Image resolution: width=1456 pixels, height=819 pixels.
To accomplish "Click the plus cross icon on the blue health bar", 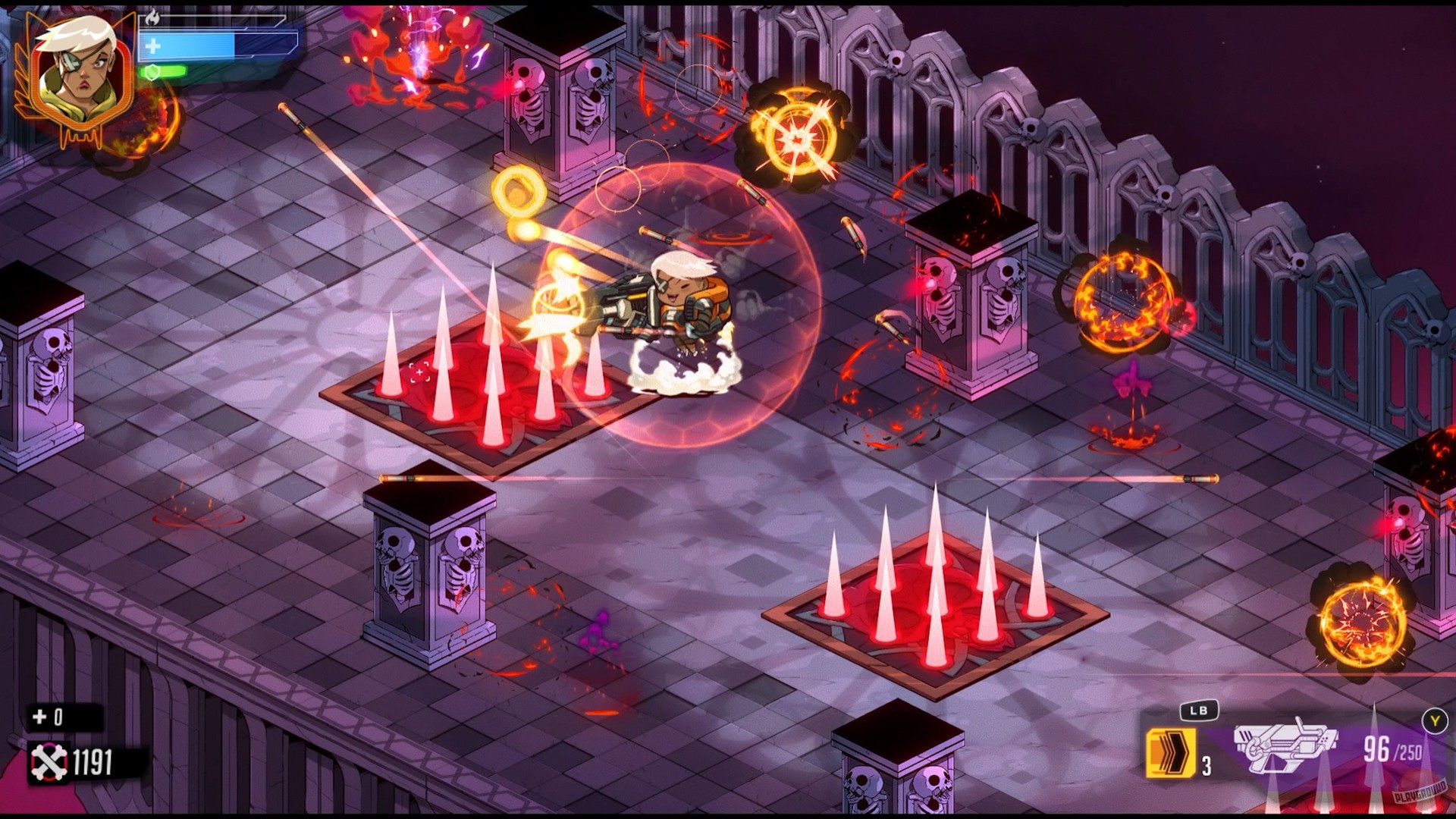I will 152,47.
